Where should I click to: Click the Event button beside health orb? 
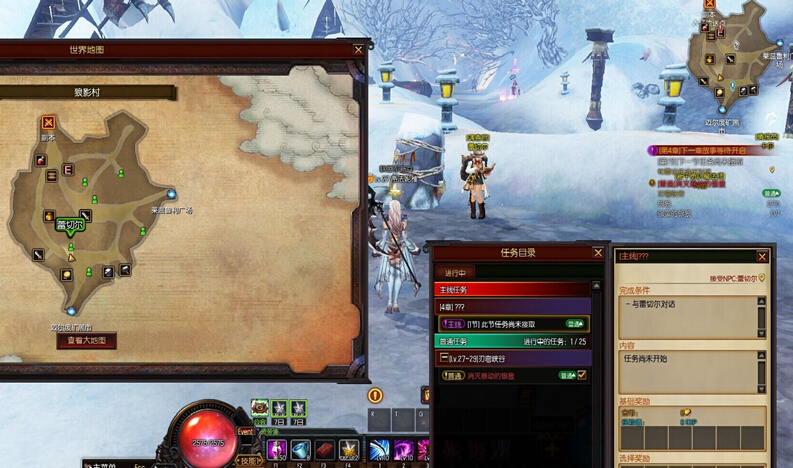[246, 432]
